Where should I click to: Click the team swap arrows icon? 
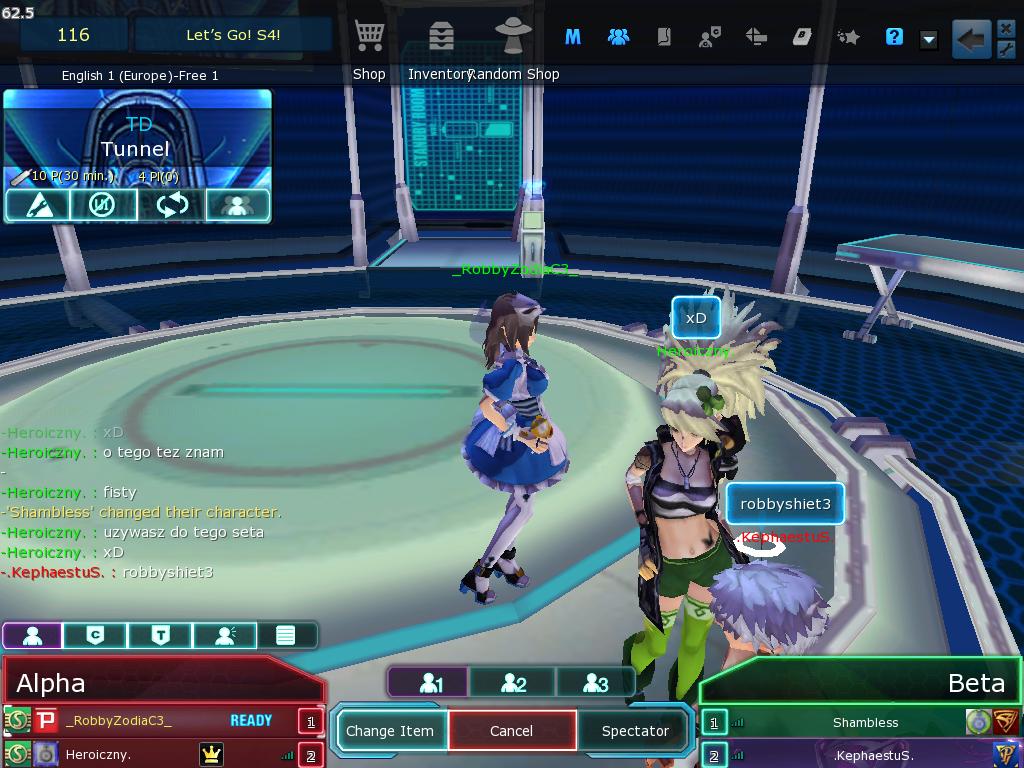tap(172, 205)
